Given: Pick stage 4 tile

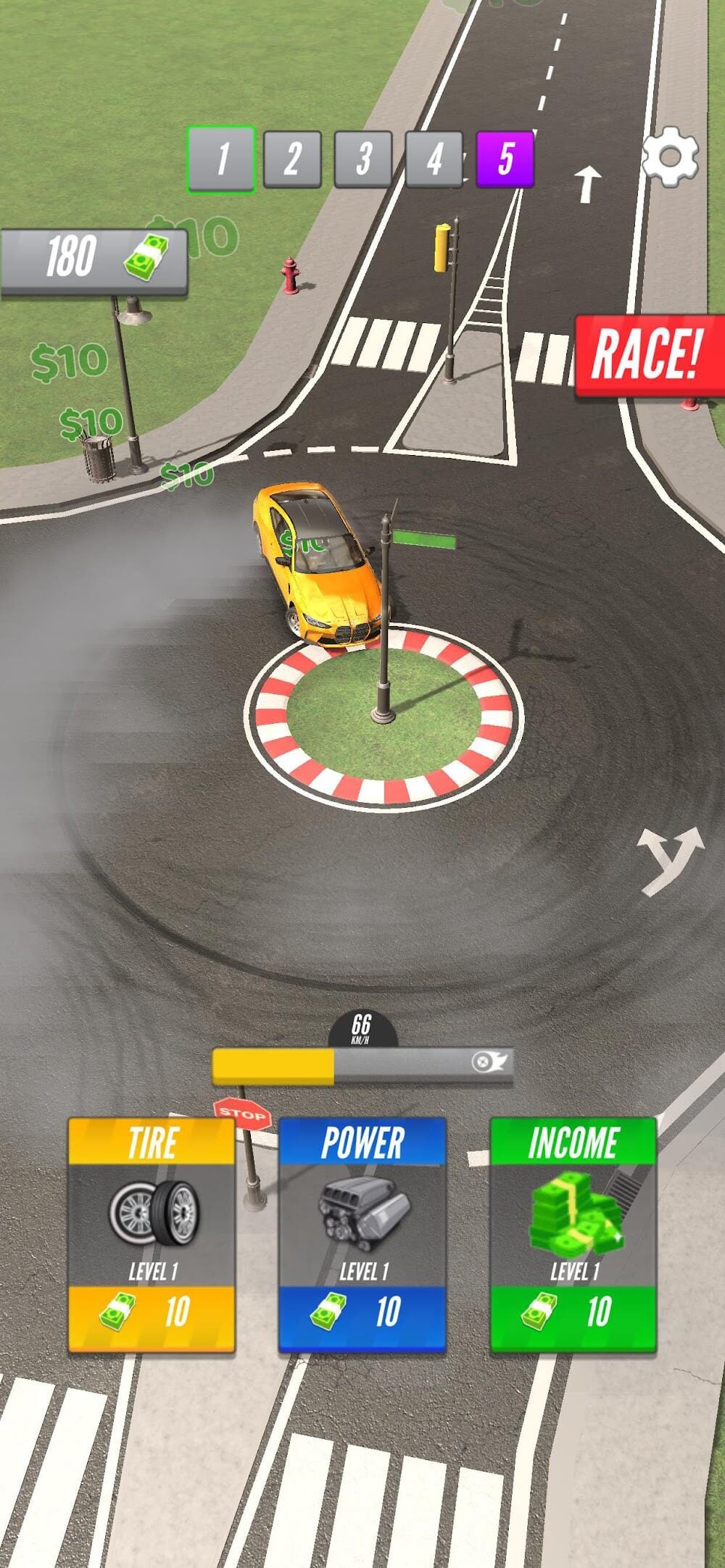Looking at the screenshot, I should pyautogui.click(x=434, y=159).
